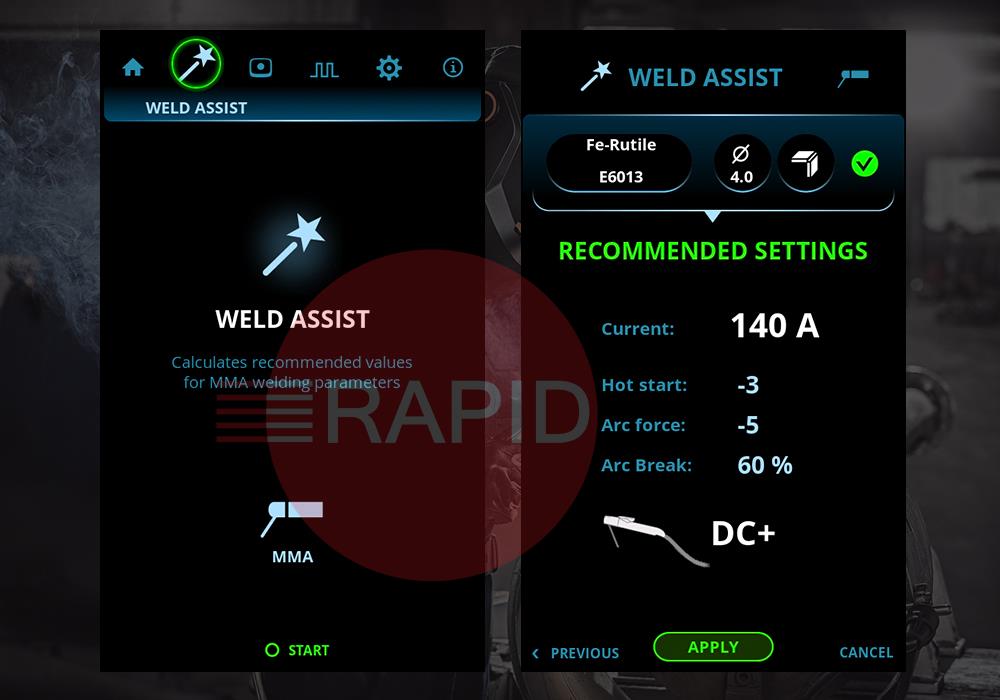Open the home tab icon
Image resolution: width=1000 pixels, height=700 pixels.
tap(133, 68)
